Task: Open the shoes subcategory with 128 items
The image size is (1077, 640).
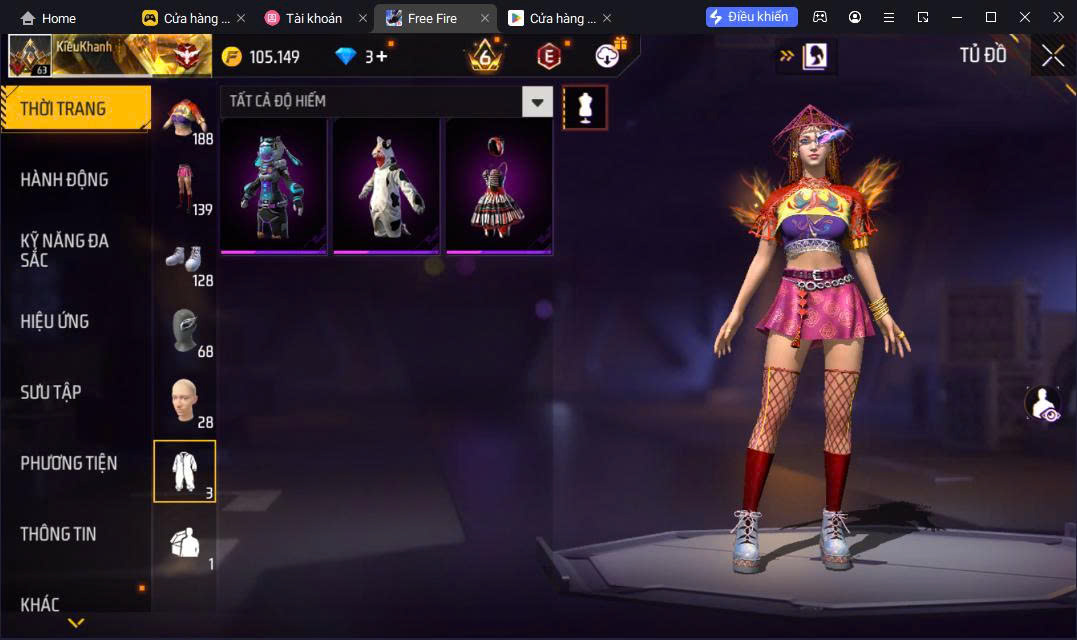Action: tap(185, 260)
